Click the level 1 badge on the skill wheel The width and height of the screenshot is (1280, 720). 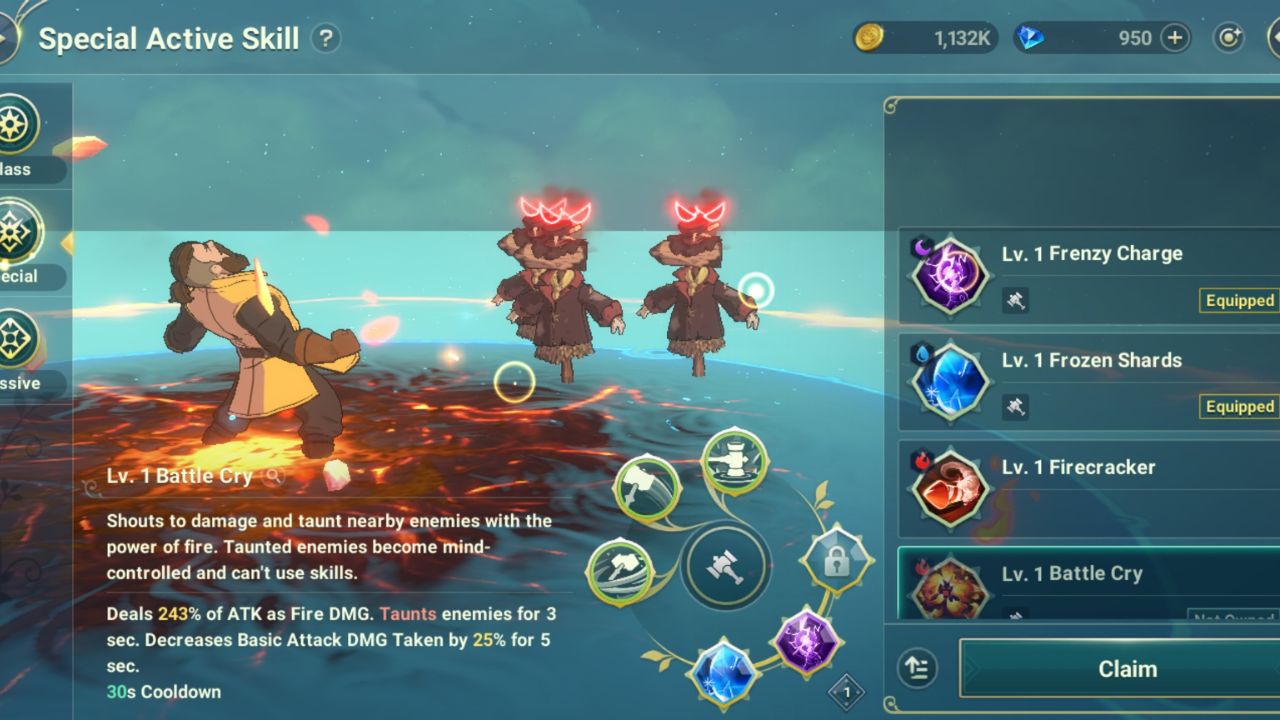[845, 690]
